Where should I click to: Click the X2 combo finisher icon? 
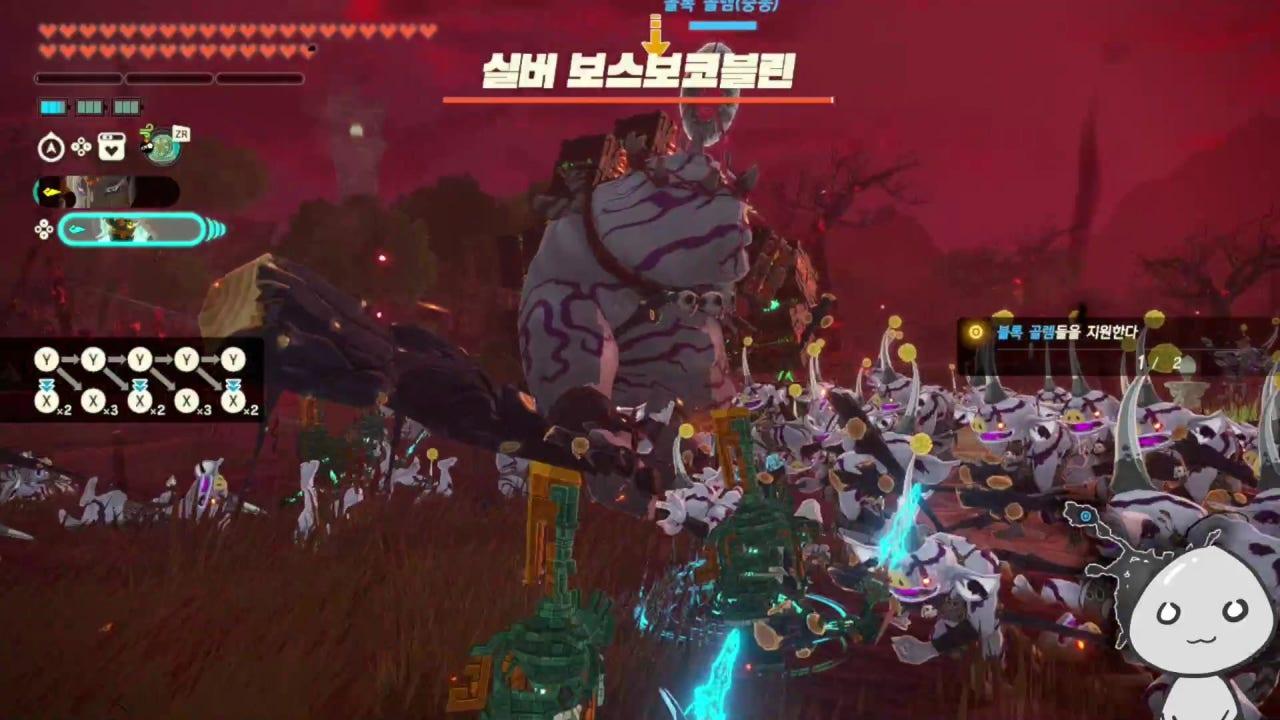(45, 402)
